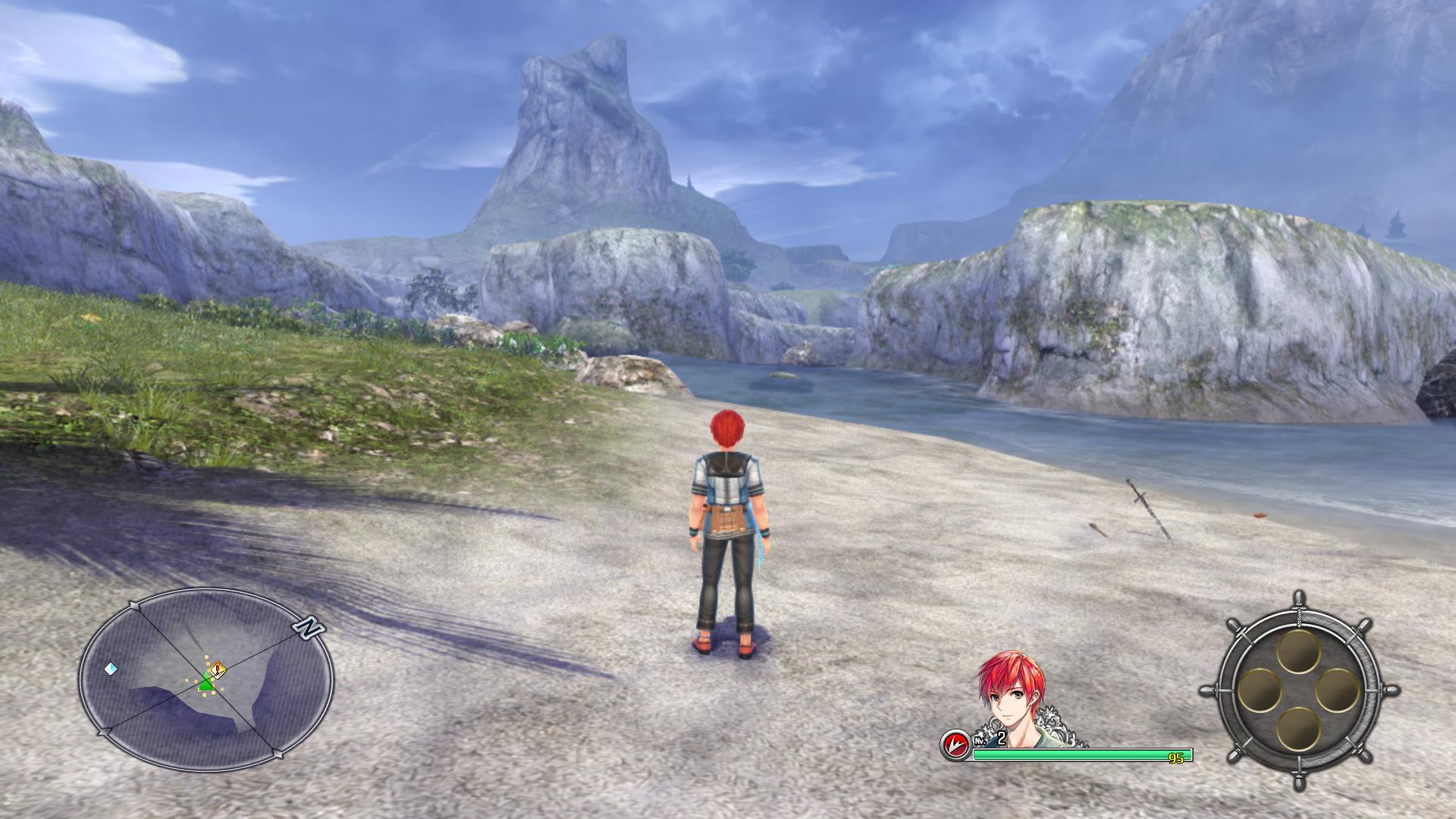Click the blue crystal marker on minimap
This screenshot has height=819, width=1456.
pos(111,669)
